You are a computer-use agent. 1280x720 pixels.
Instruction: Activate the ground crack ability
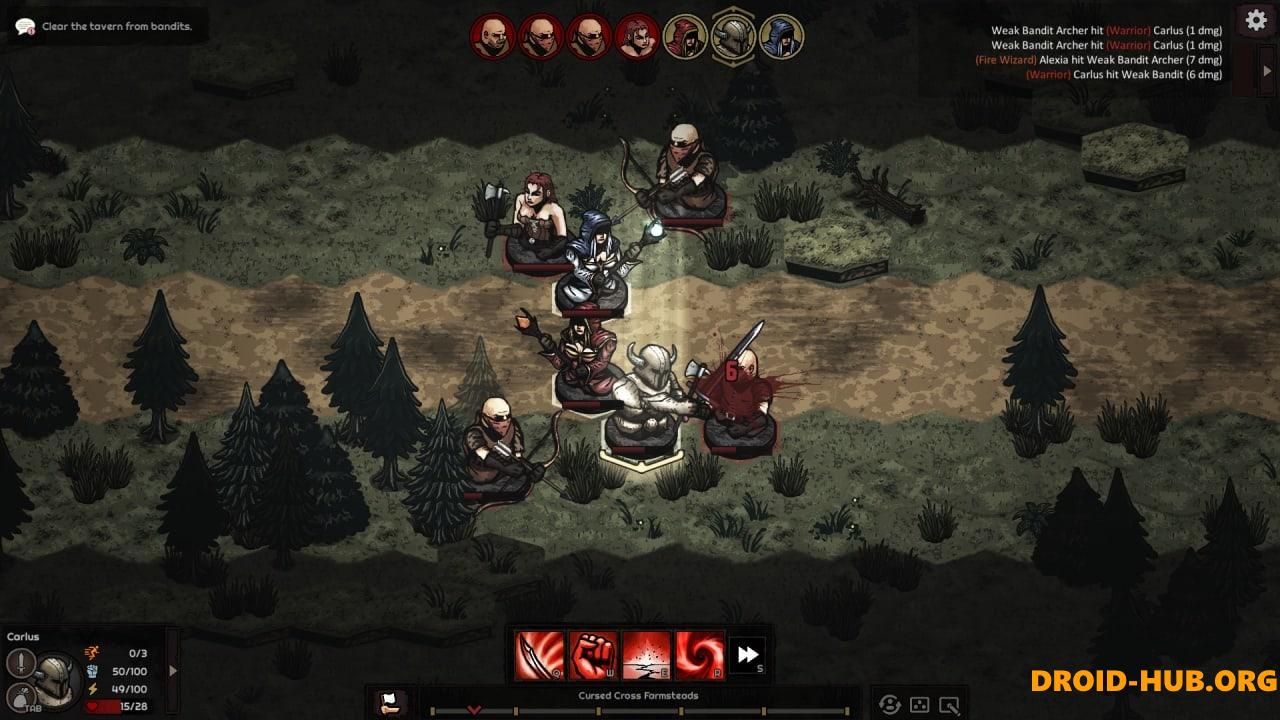click(x=646, y=655)
